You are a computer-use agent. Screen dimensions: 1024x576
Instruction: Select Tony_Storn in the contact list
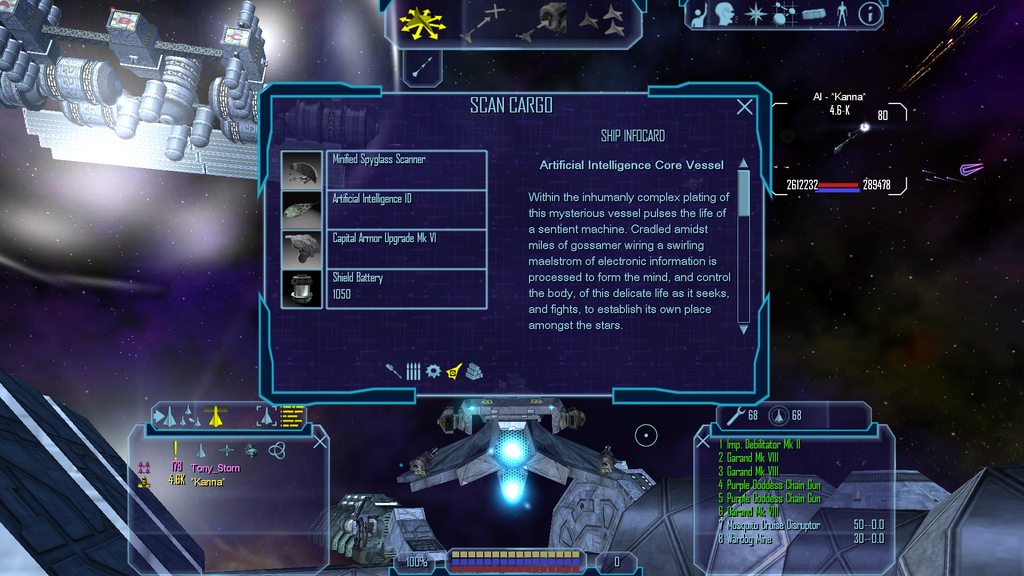coord(215,468)
